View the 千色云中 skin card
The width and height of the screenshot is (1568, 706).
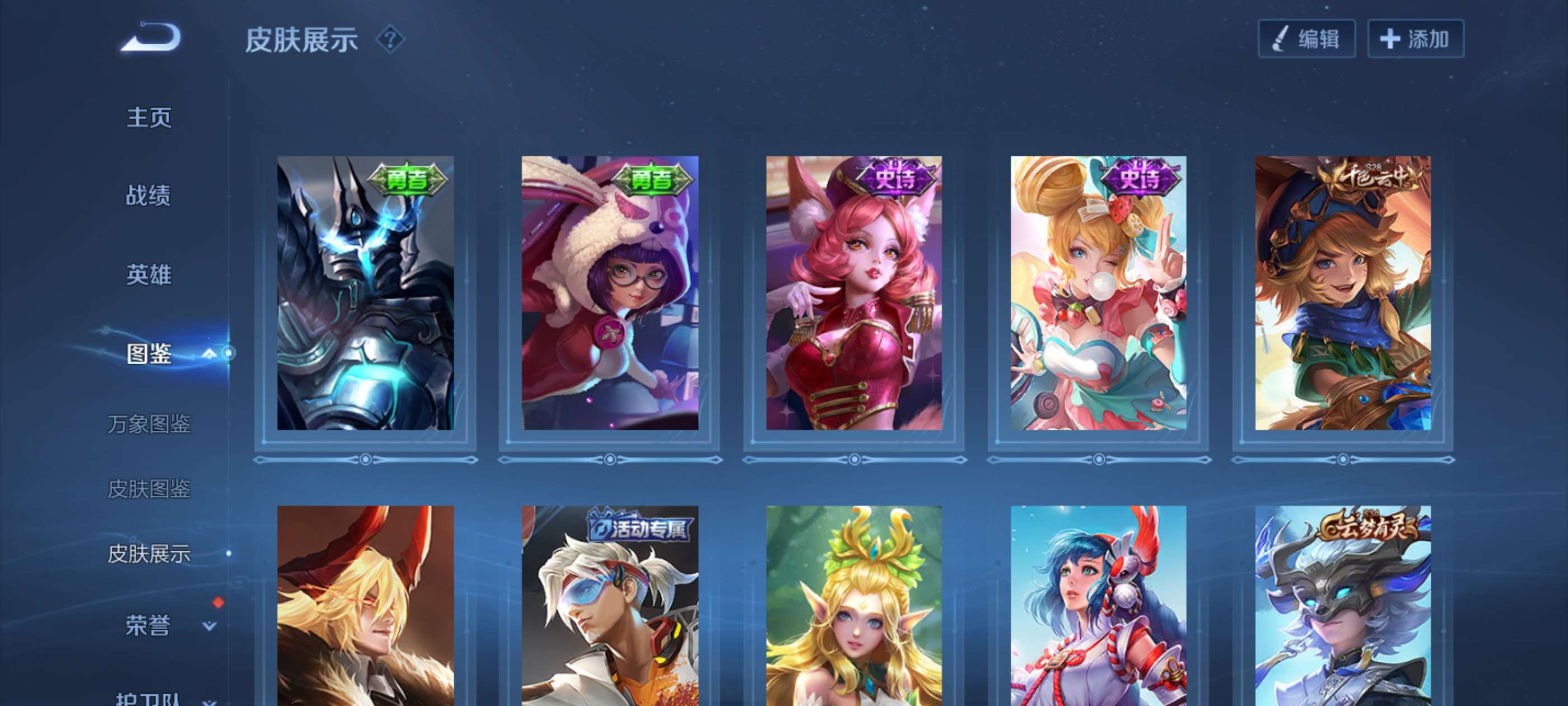tap(1343, 293)
